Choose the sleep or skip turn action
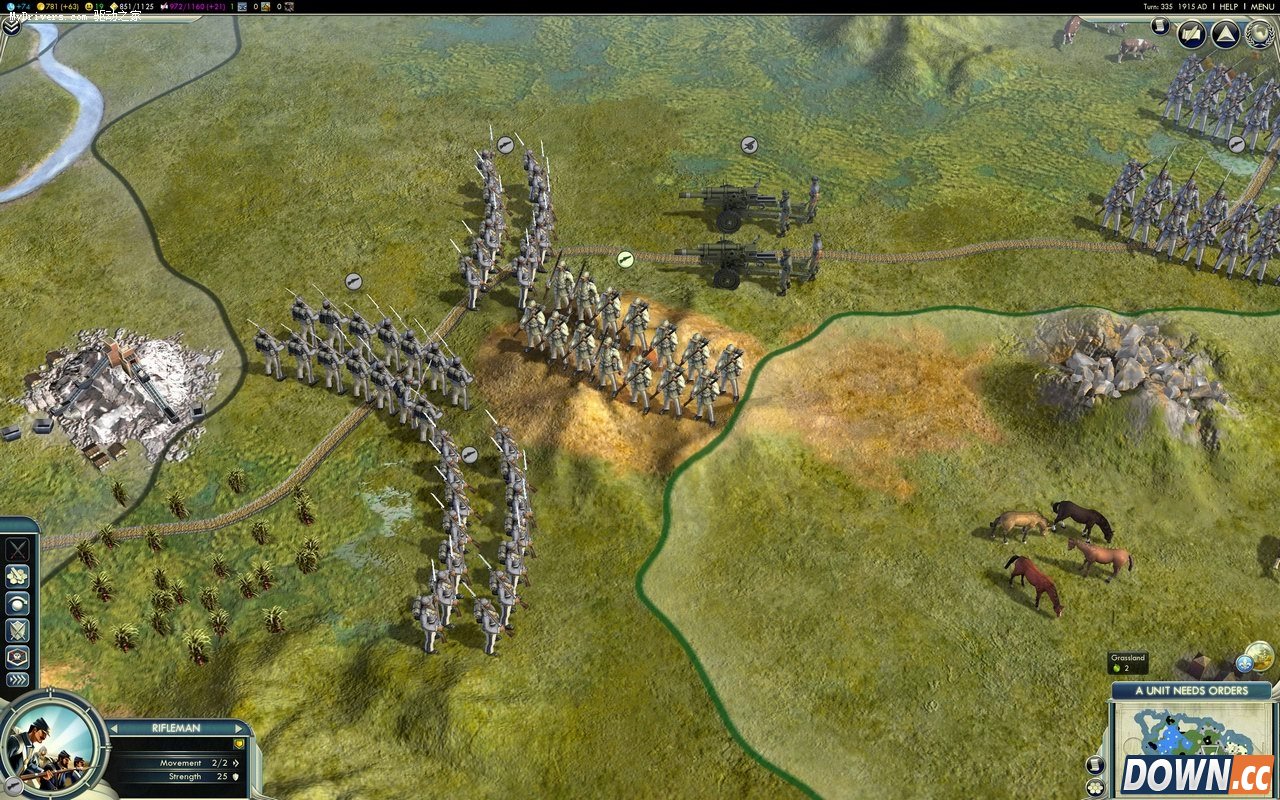This screenshot has width=1280, height=800. (x=18, y=603)
